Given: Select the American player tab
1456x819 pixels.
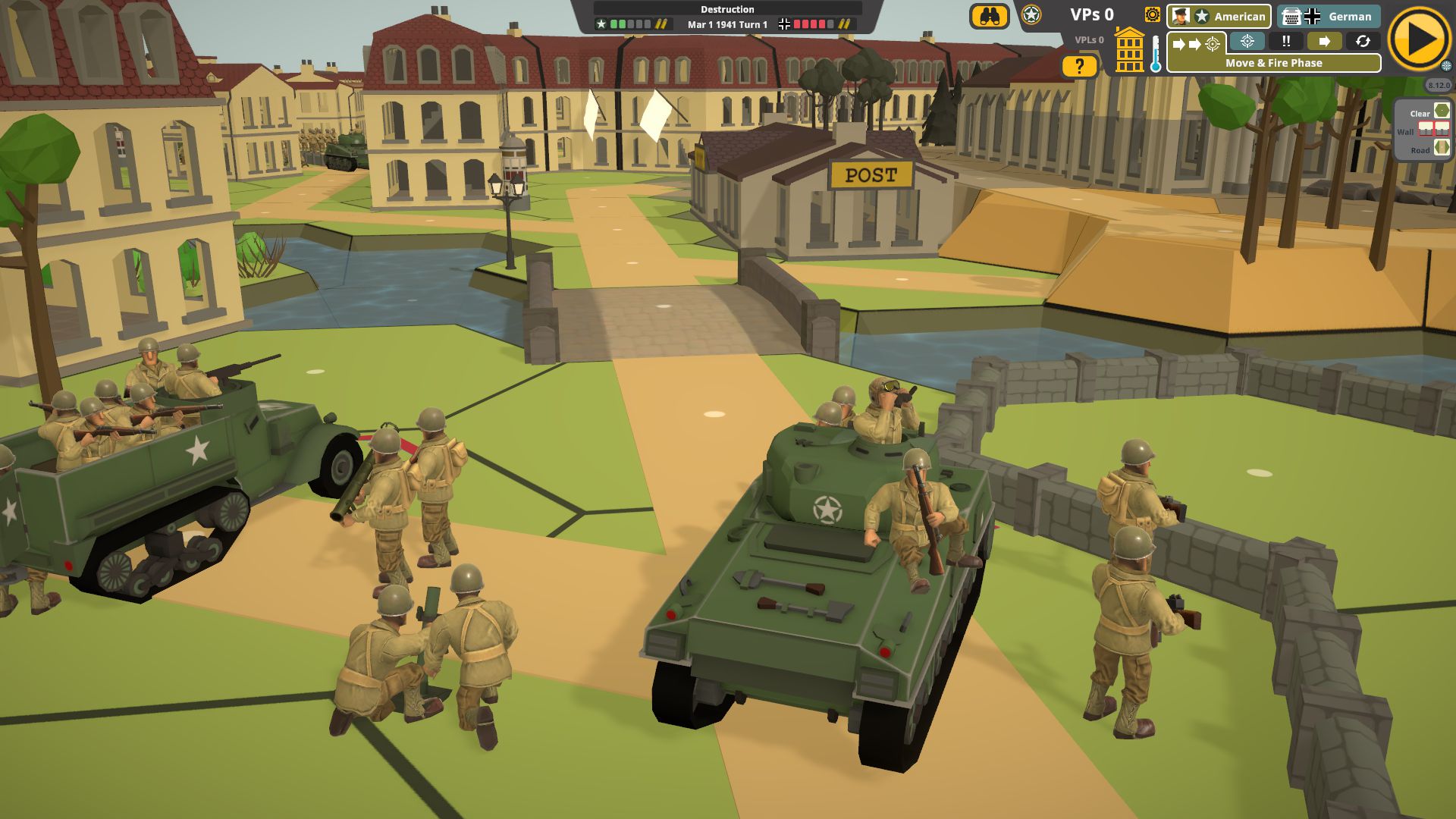Looking at the screenshot, I should [x=1219, y=16].
